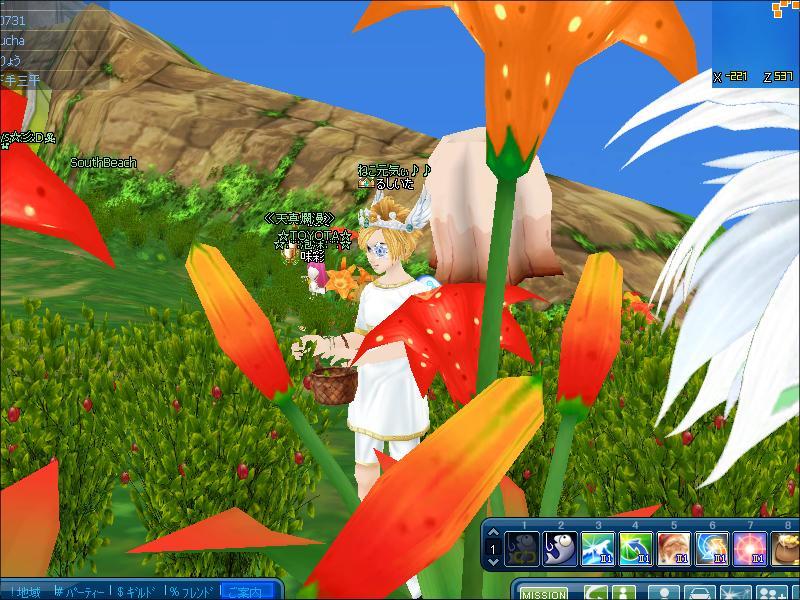Open the MISSION panel
This screenshot has height=600, width=800.
pyautogui.click(x=545, y=594)
